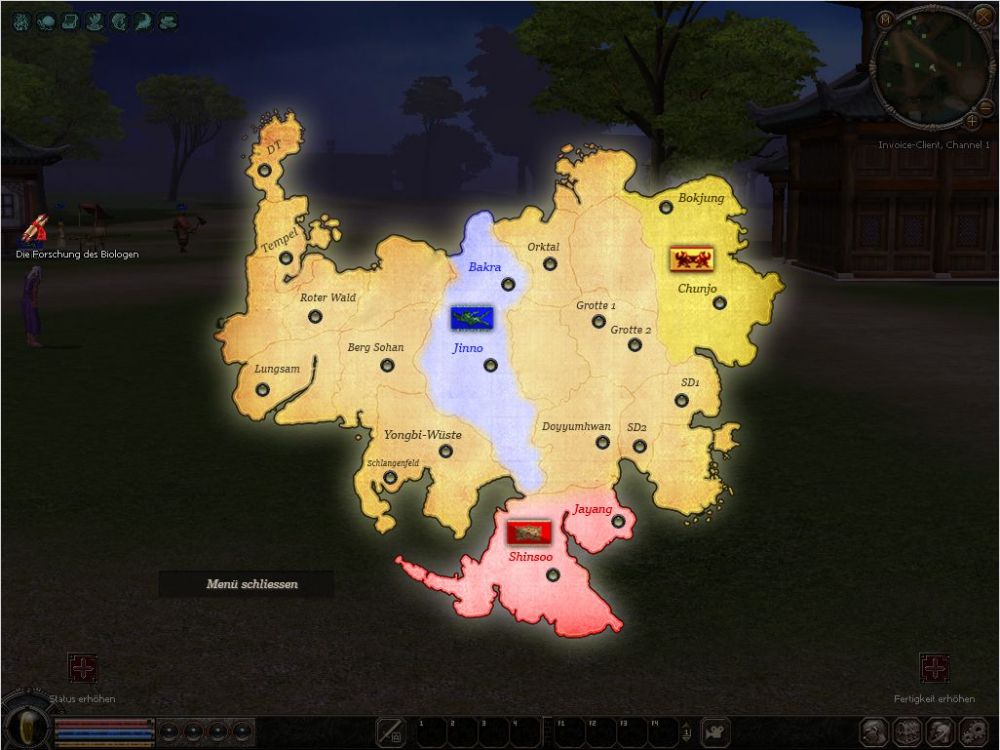Viewport: 1000px width, 750px height.
Task: Pick the Jayang village marker
Action: coord(618,521)
